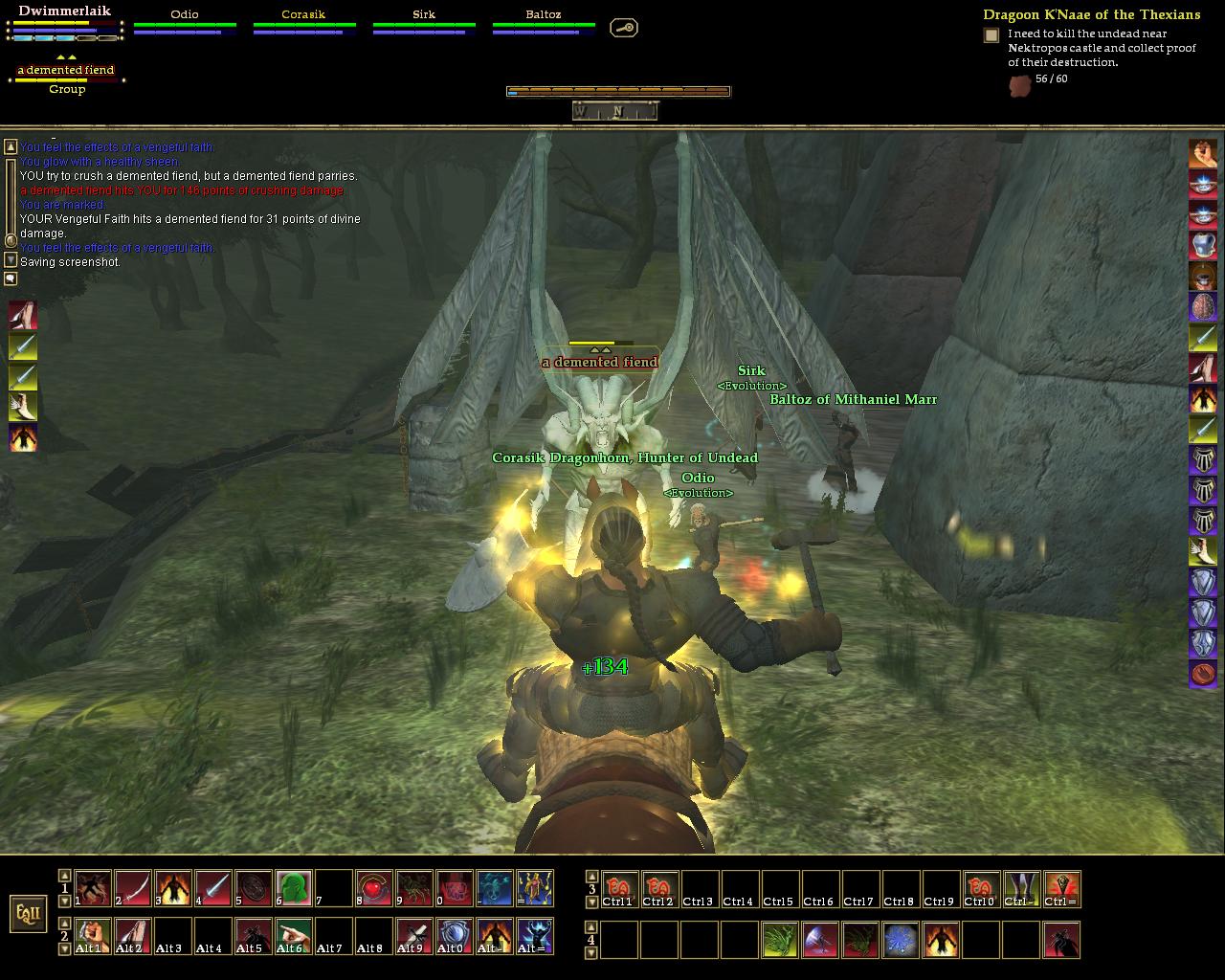Activate the curved sword ability in slot 2
This screenshot has width=1225, height=980.
134,888
